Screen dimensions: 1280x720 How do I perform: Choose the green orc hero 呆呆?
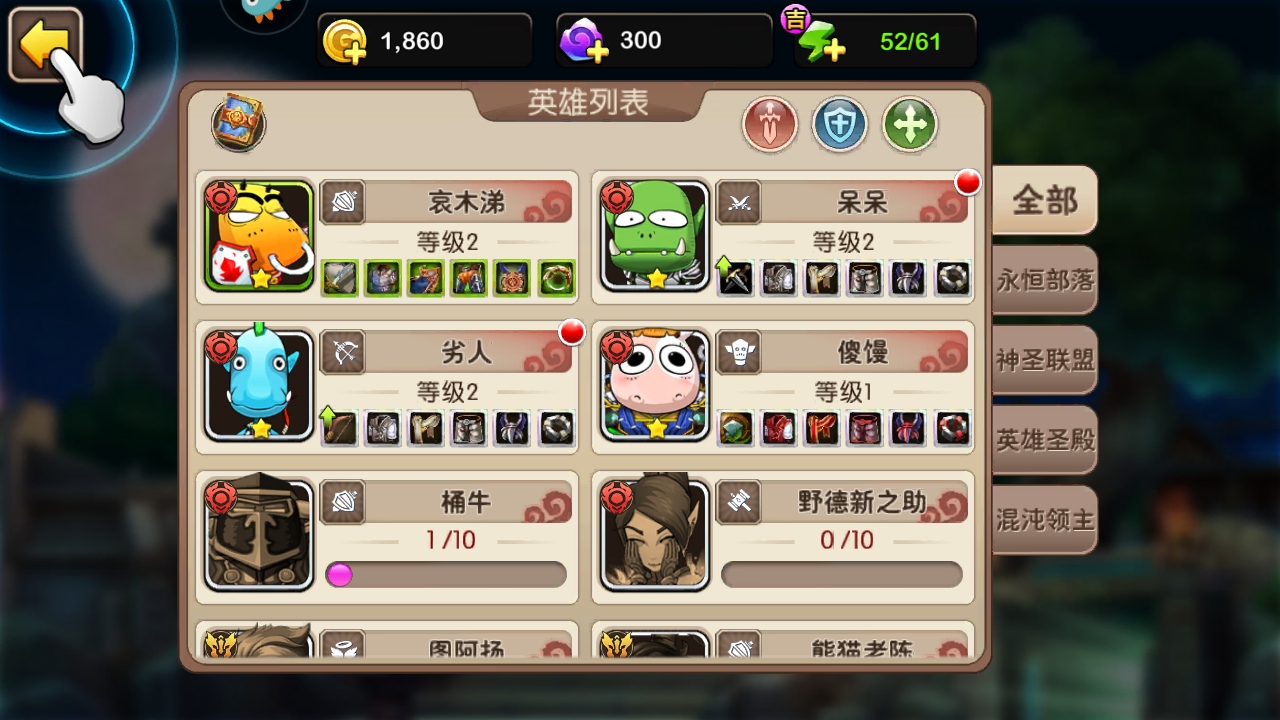point(656,236)
